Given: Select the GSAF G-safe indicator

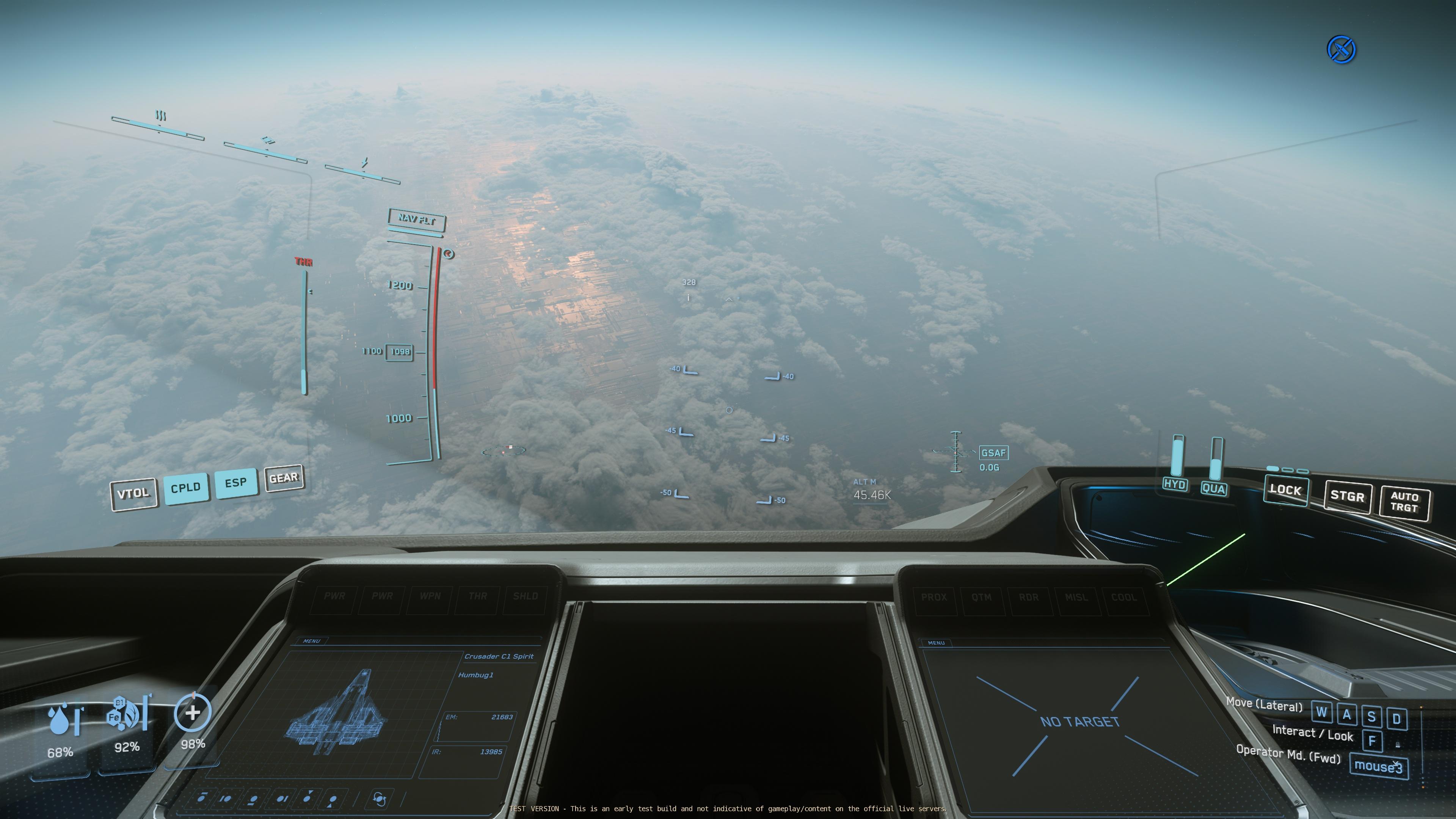Looking at the screenshot, I should [993, 453].
